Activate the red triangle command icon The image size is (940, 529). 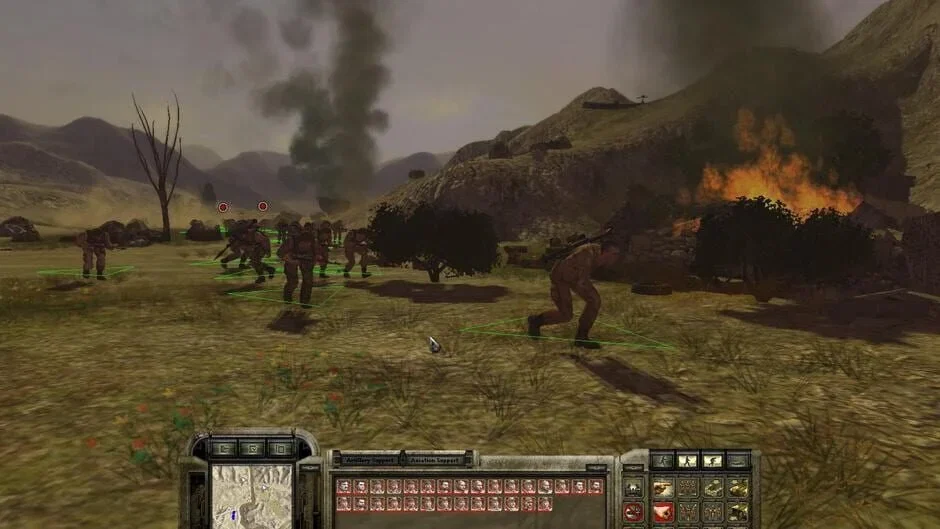click(x=662, y=512)
